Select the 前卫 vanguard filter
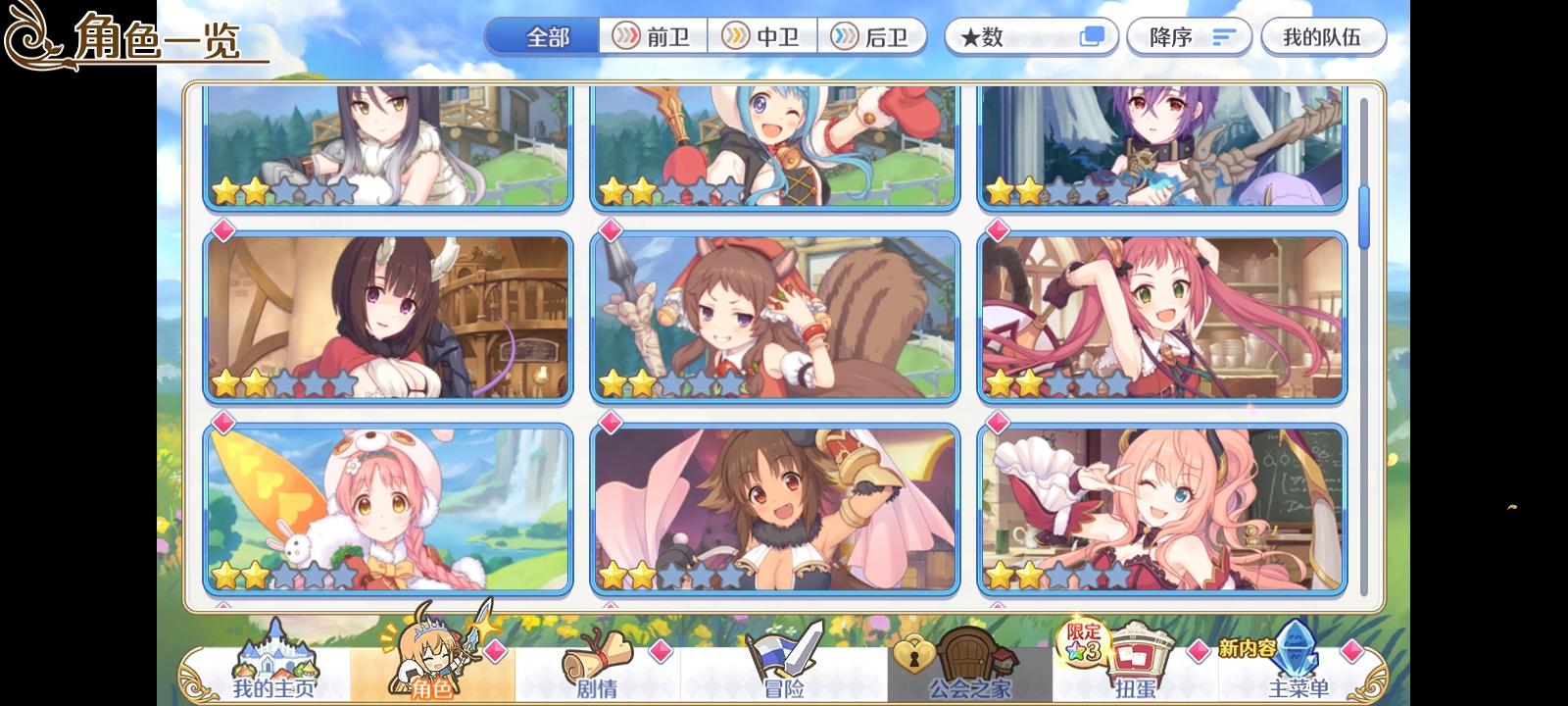The height and width of the screenshot is (706, 1568). pyautogui.click(x=655, y=35)
